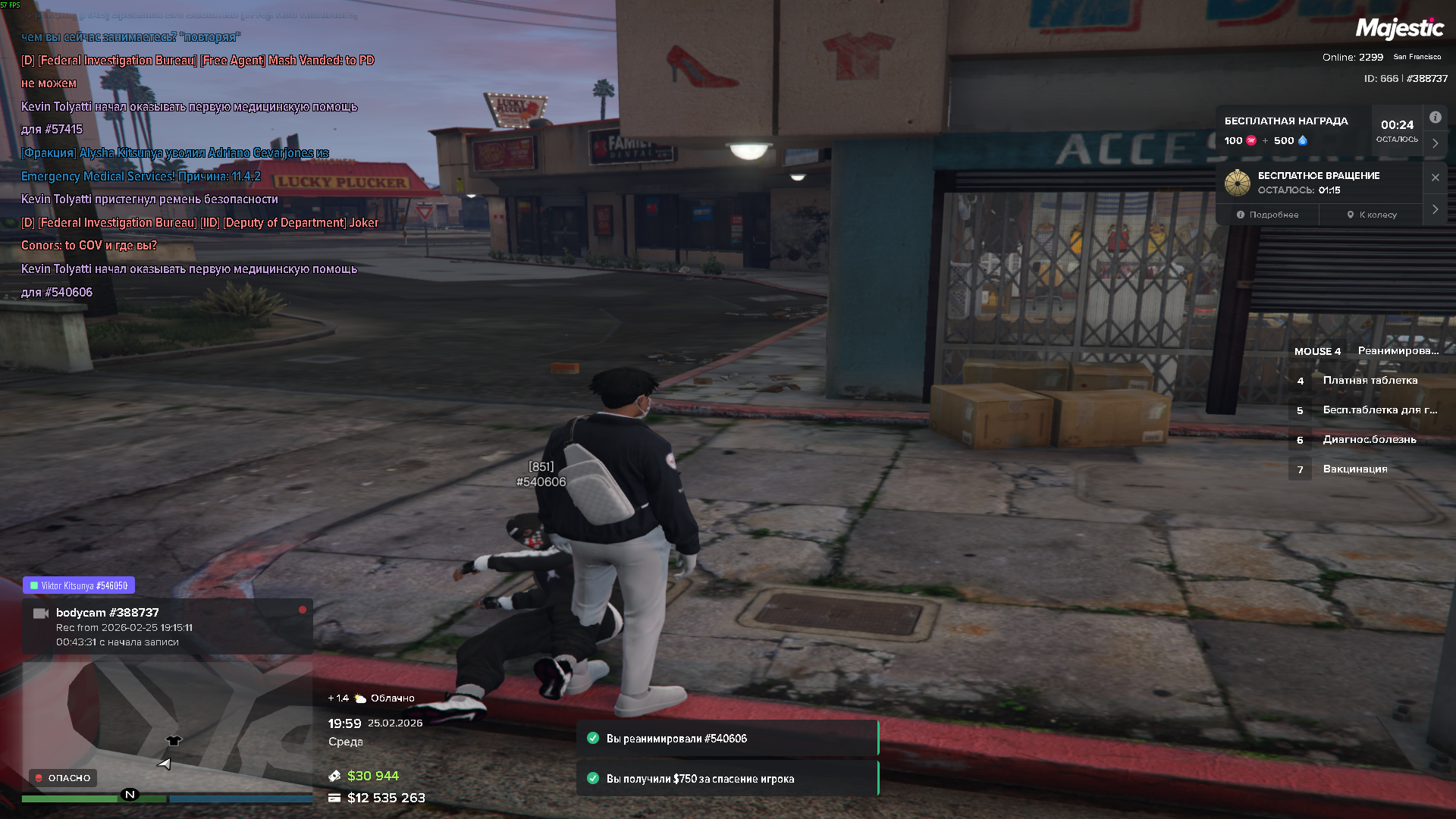The width and height of the screenshot is (1456, 819).
Task: Open the bodycam #388737 recording panel
Action: pos(167,626)
